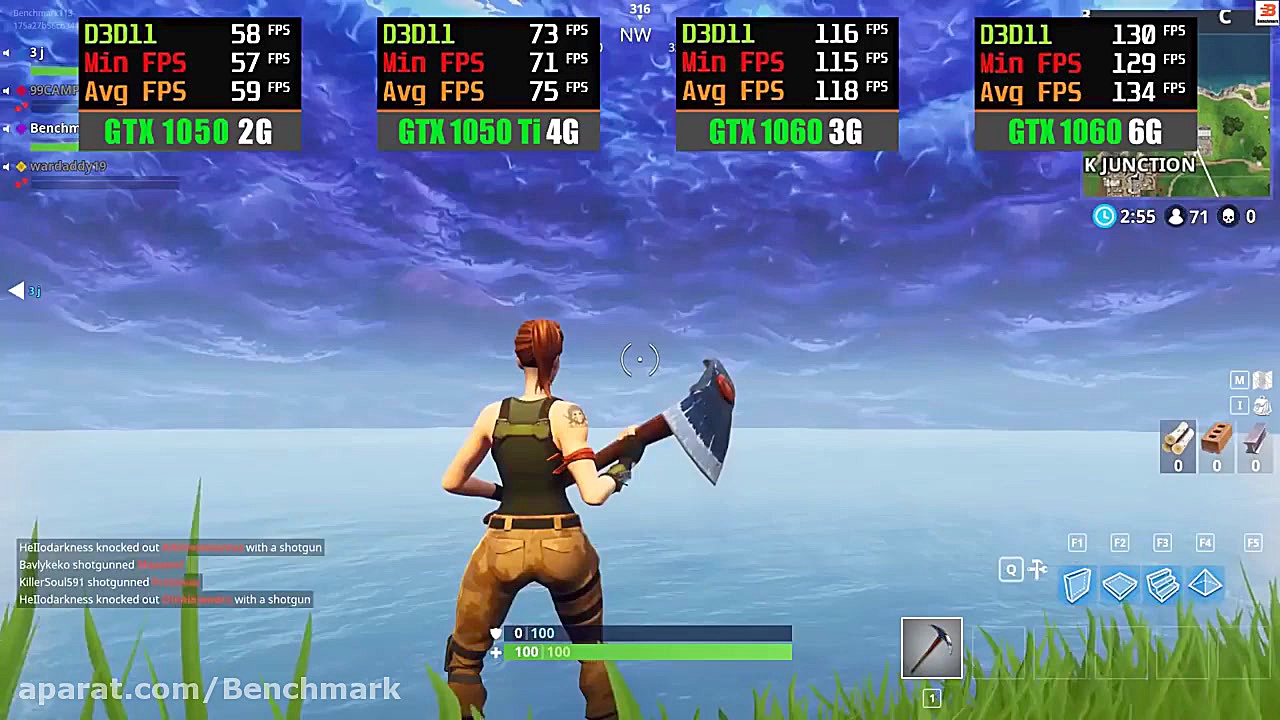Click the eliminations skull icon
This screenshot has height=720, width=1280.
(1228, 216)
